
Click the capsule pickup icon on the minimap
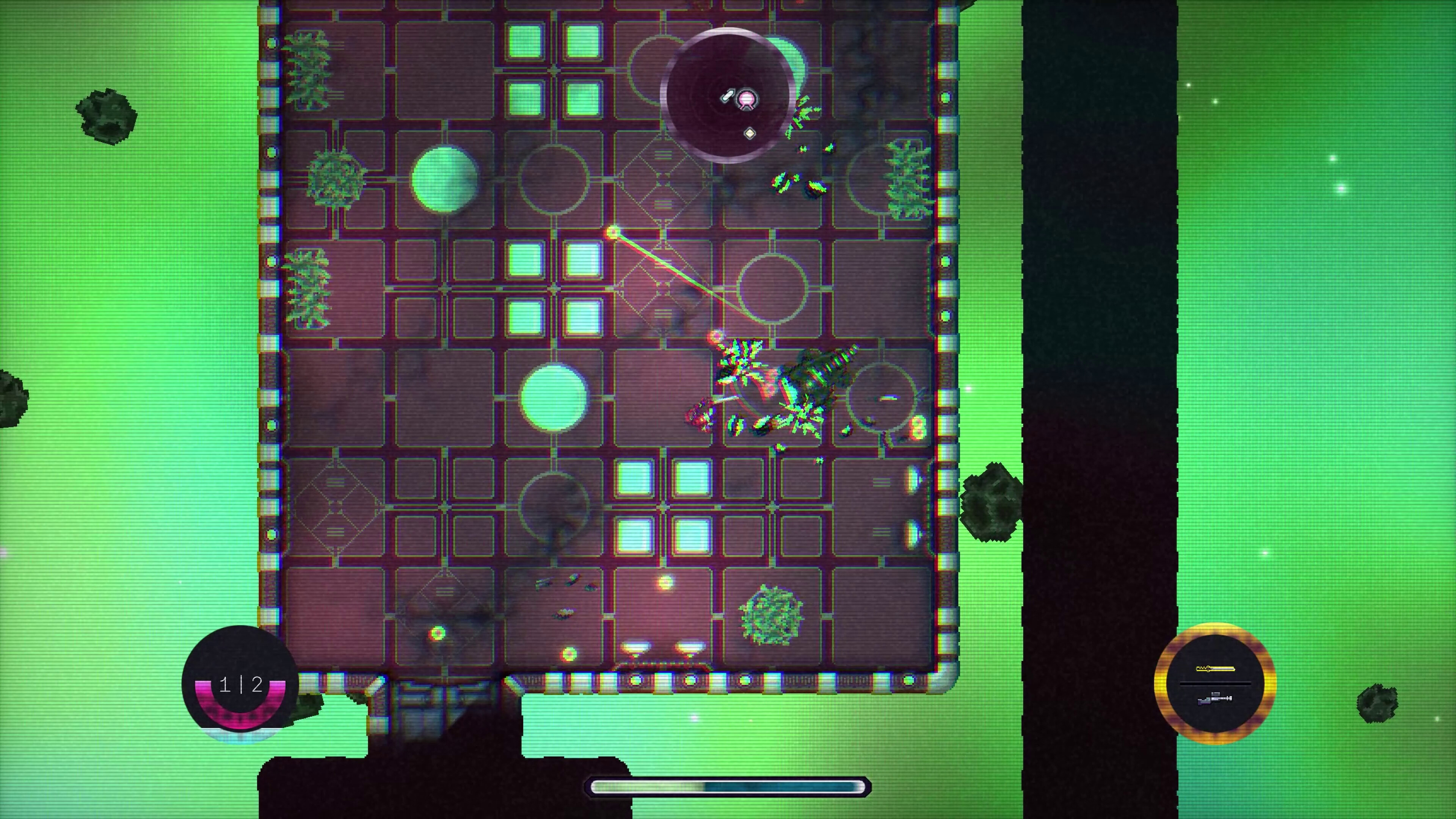pos(728,95)
